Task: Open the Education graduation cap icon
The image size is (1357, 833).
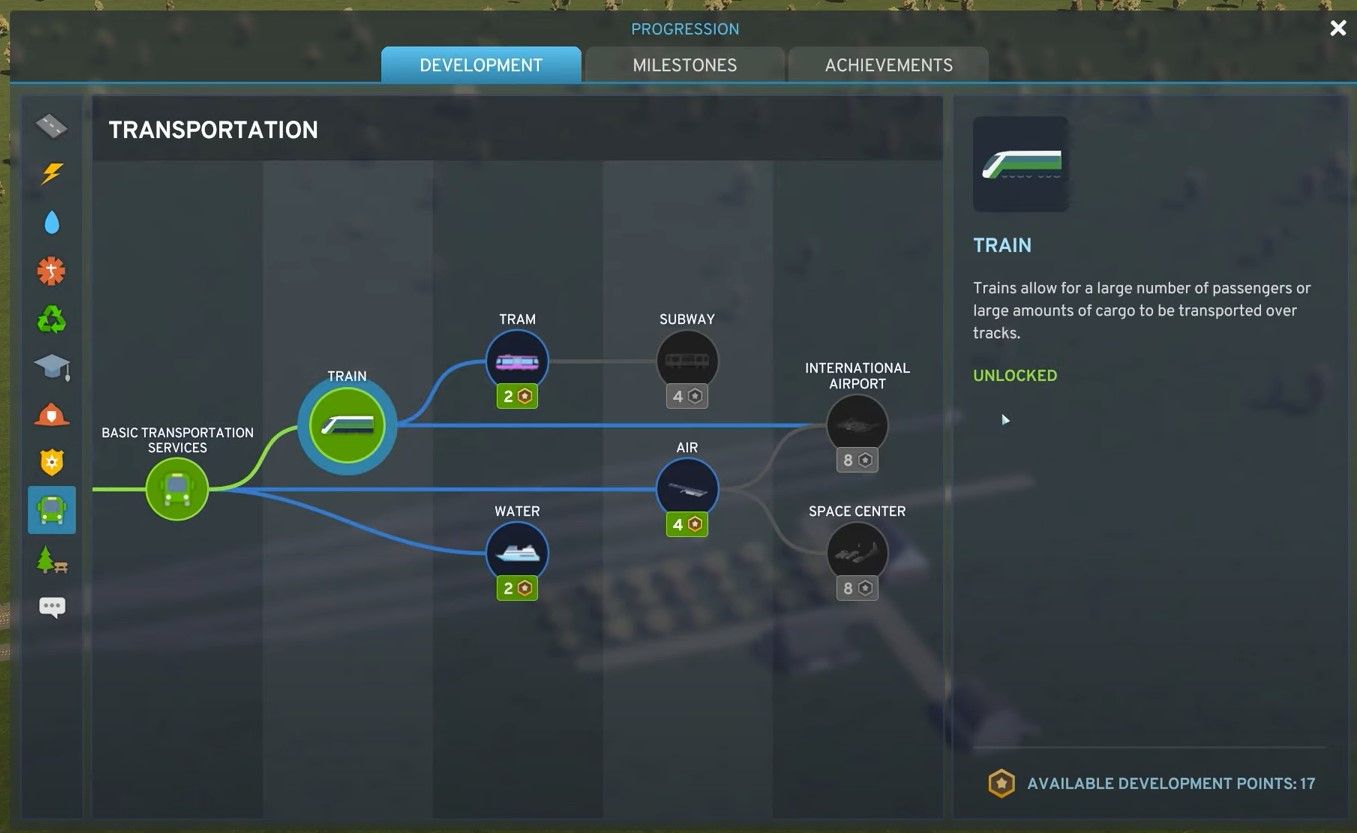Action: (x=51, y=366)
